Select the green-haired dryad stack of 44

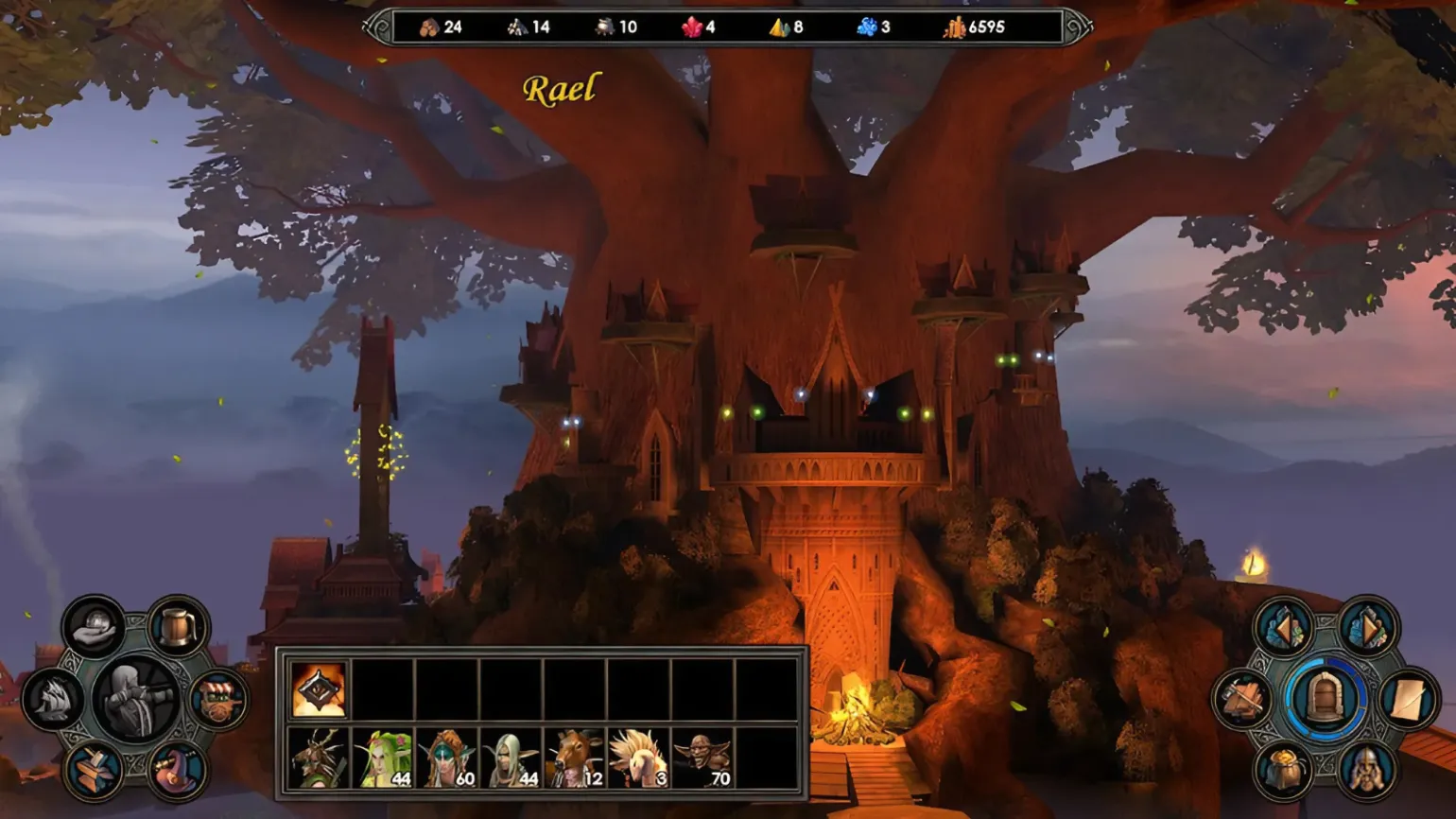(x=383, y=758)
